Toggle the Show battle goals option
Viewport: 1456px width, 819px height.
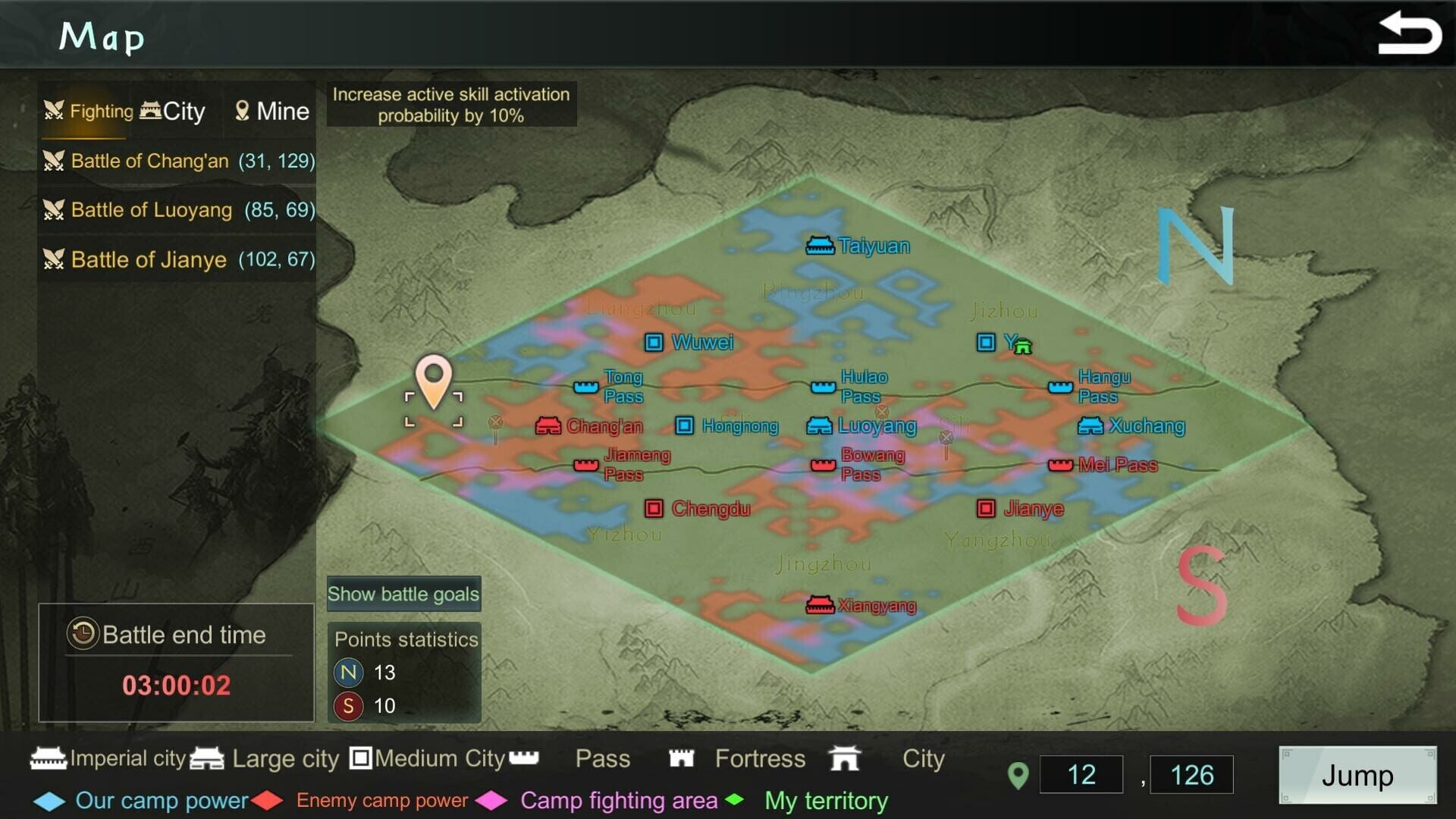click(403, 594)
